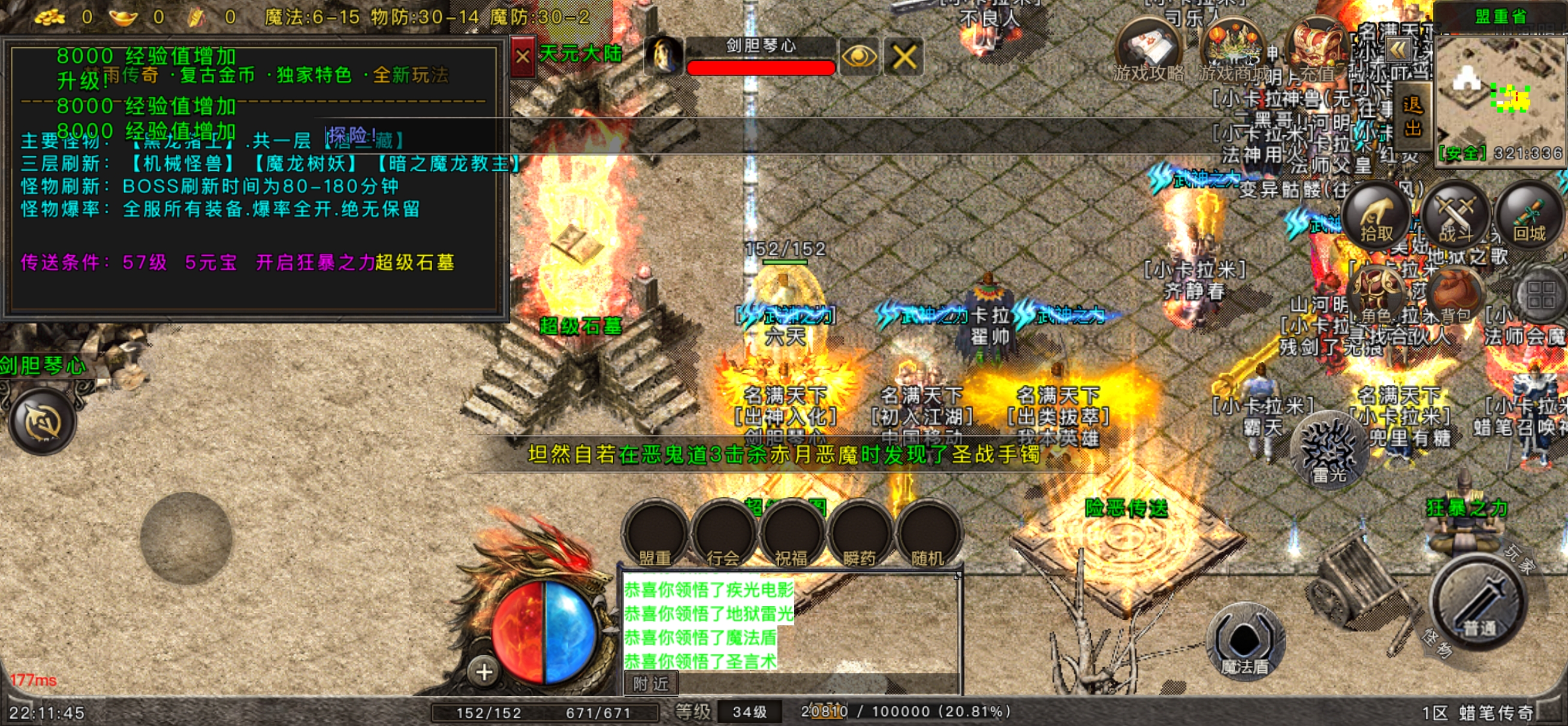Dismiss the target frame with X
The image size is (1568, 726).
tap(904, 57)
